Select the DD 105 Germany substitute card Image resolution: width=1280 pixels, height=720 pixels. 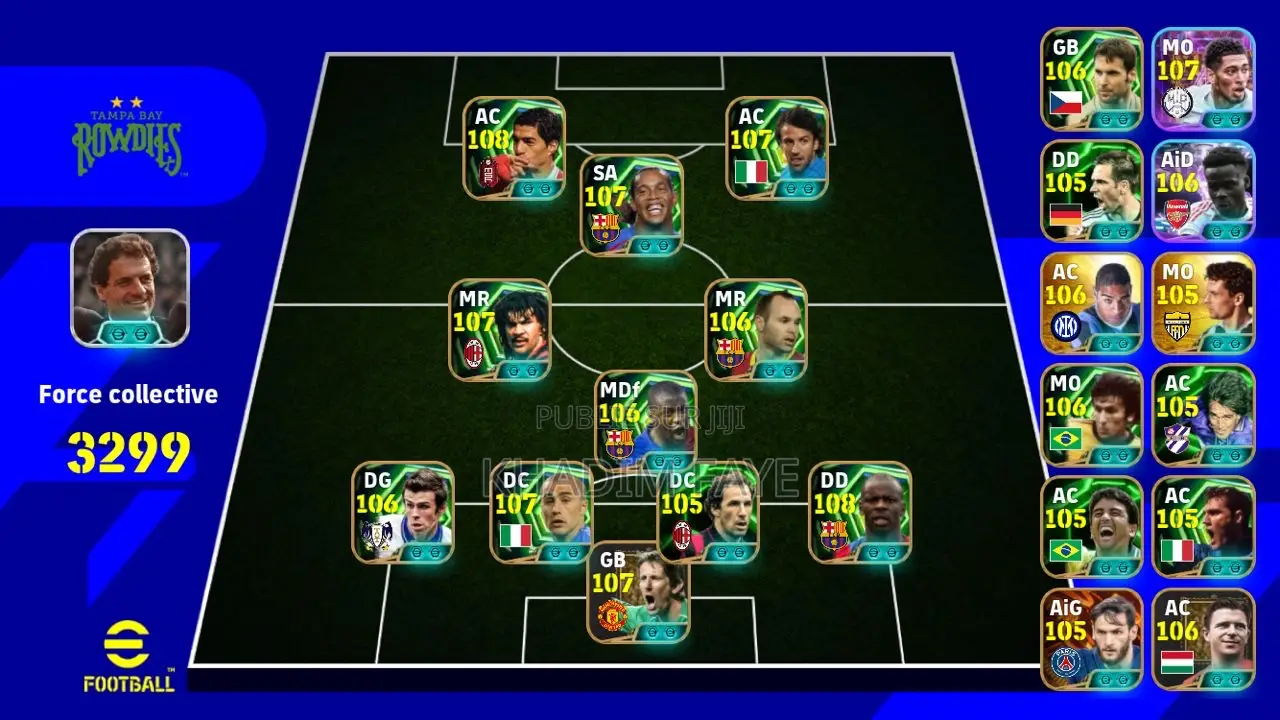tap(1092, 191)
